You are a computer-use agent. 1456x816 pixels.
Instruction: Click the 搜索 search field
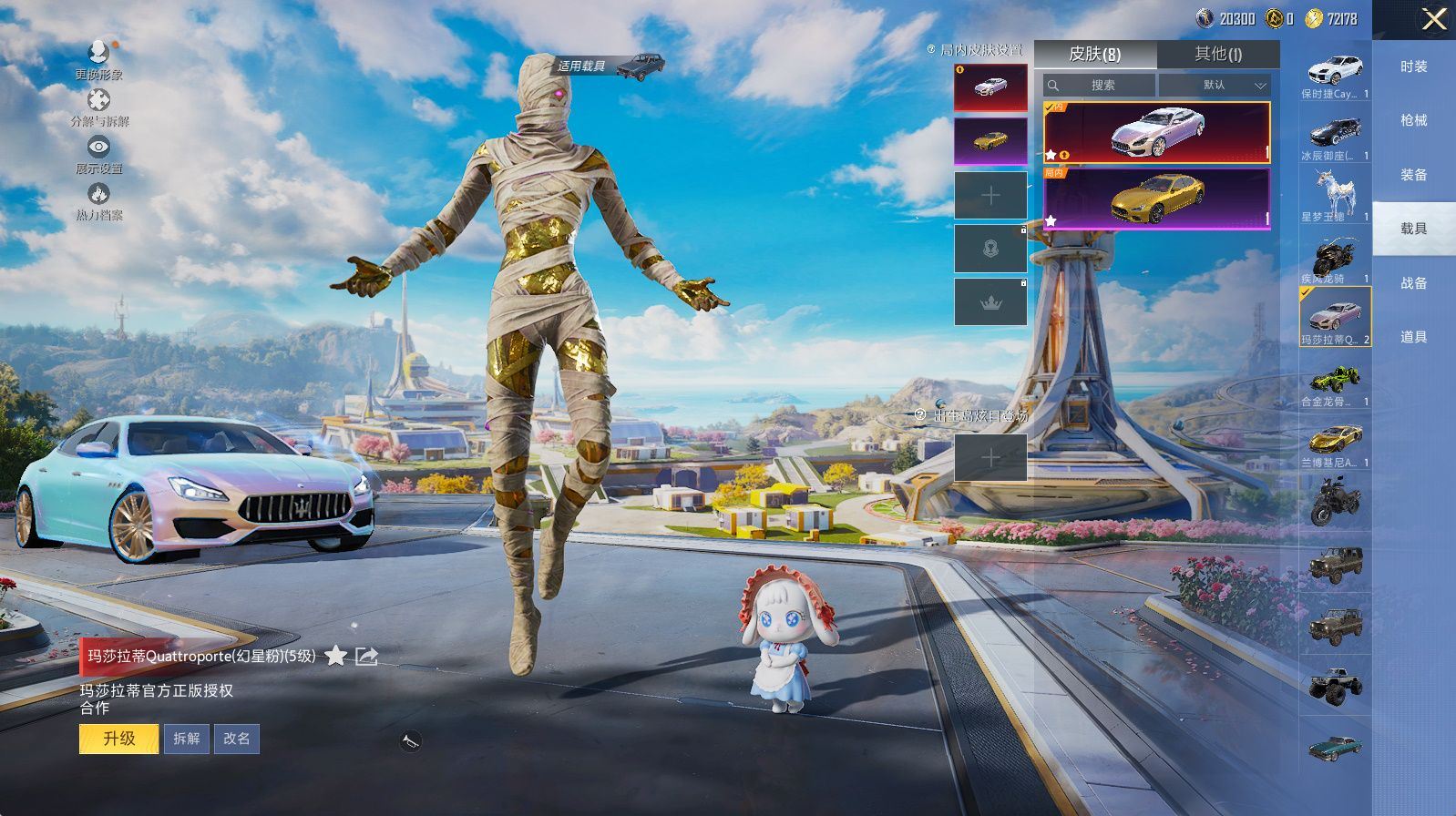(1100, 85)
